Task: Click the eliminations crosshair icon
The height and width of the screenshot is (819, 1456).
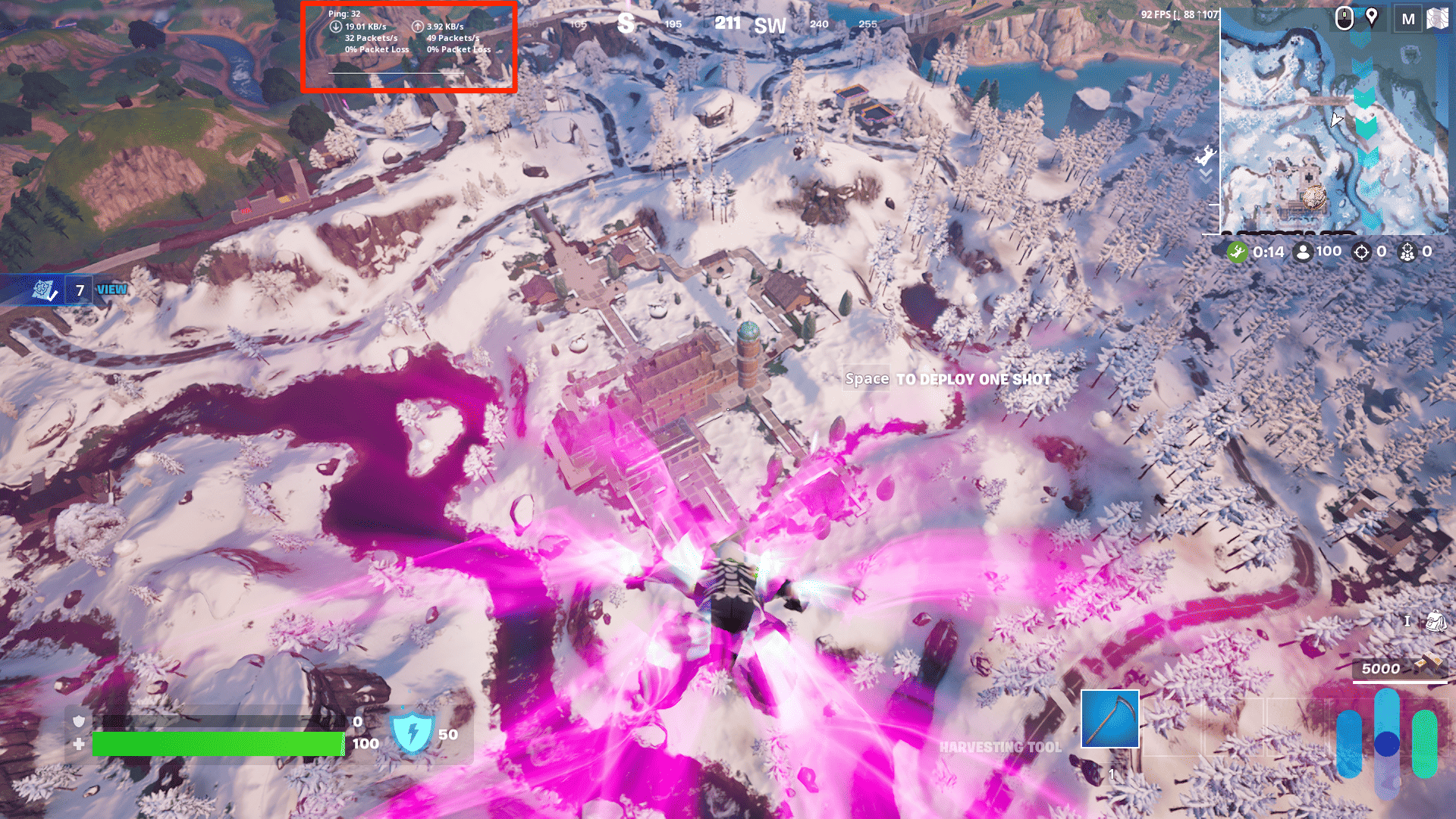Action: 1363,252
